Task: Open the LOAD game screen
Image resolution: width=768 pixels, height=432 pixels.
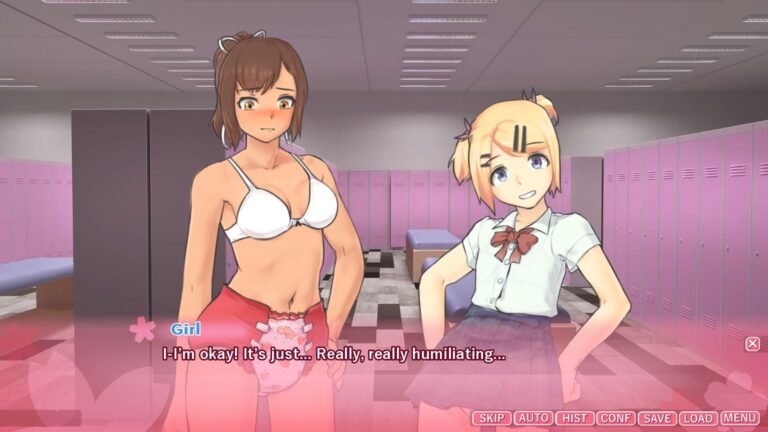Action: (698, 418)
